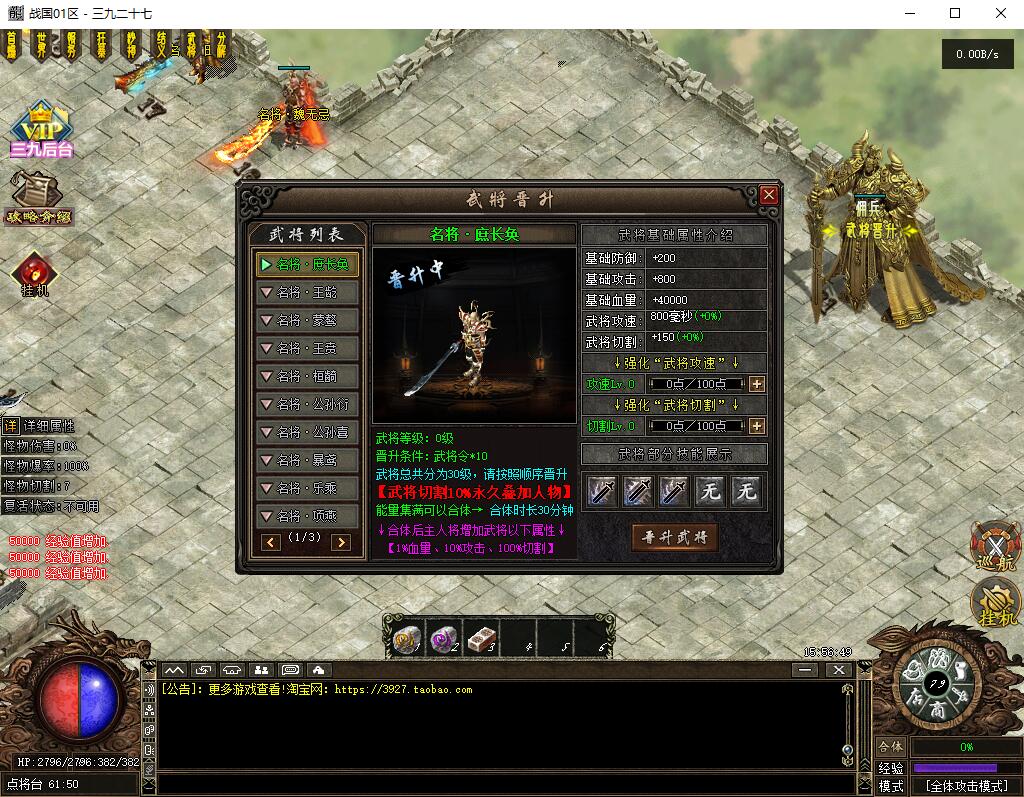Open the 分解 banner in top menu
The width and height of the screenshot is (1024, 797).
pos(221,44)
